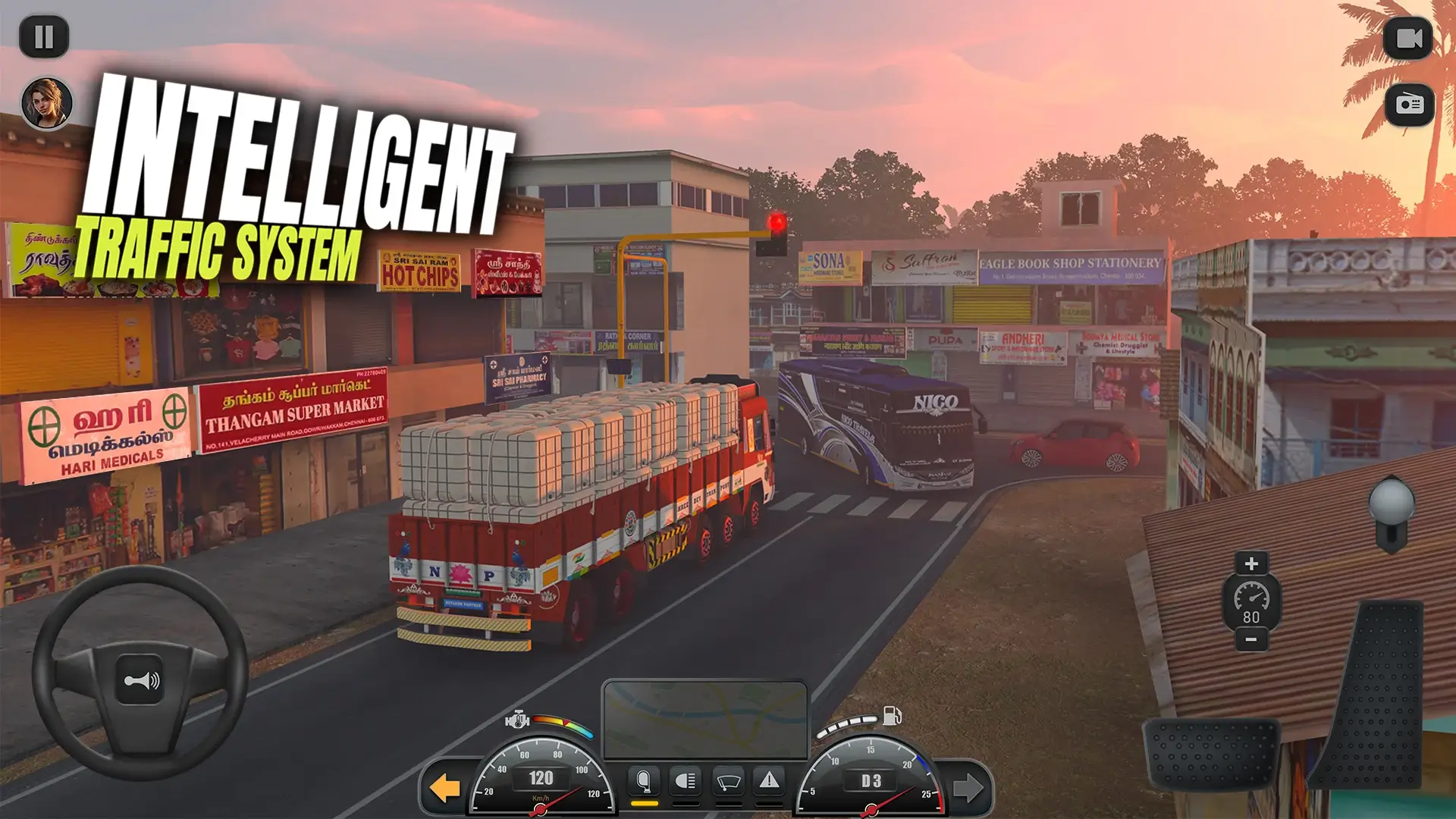Increase cruise control speed with the plus button
This screenshot has height=819, width=1456.
[x=1252, y=563]
